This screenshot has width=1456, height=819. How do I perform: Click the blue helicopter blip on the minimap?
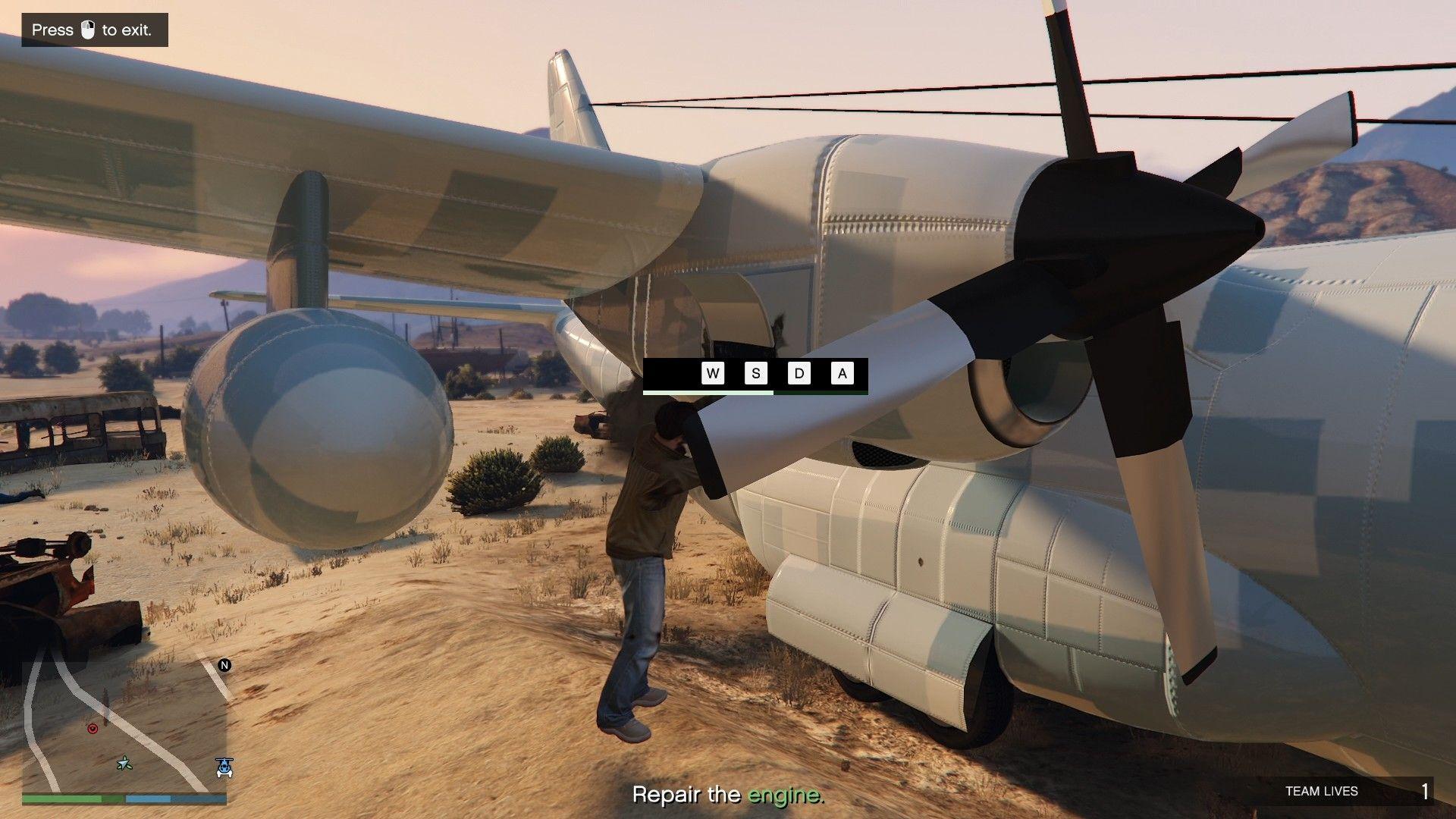click(x=224, y=767)
